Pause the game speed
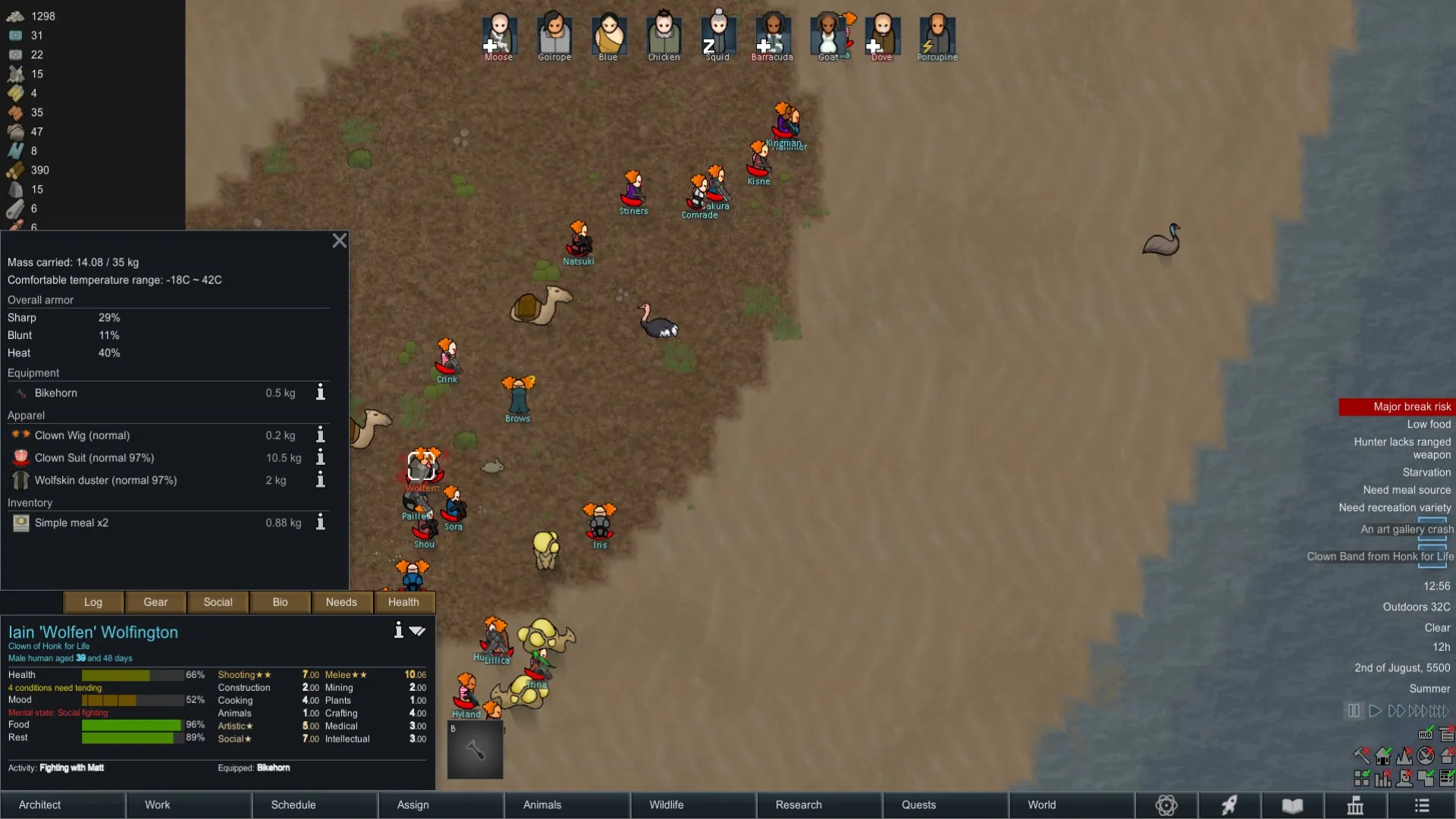 coord(1354,711)
